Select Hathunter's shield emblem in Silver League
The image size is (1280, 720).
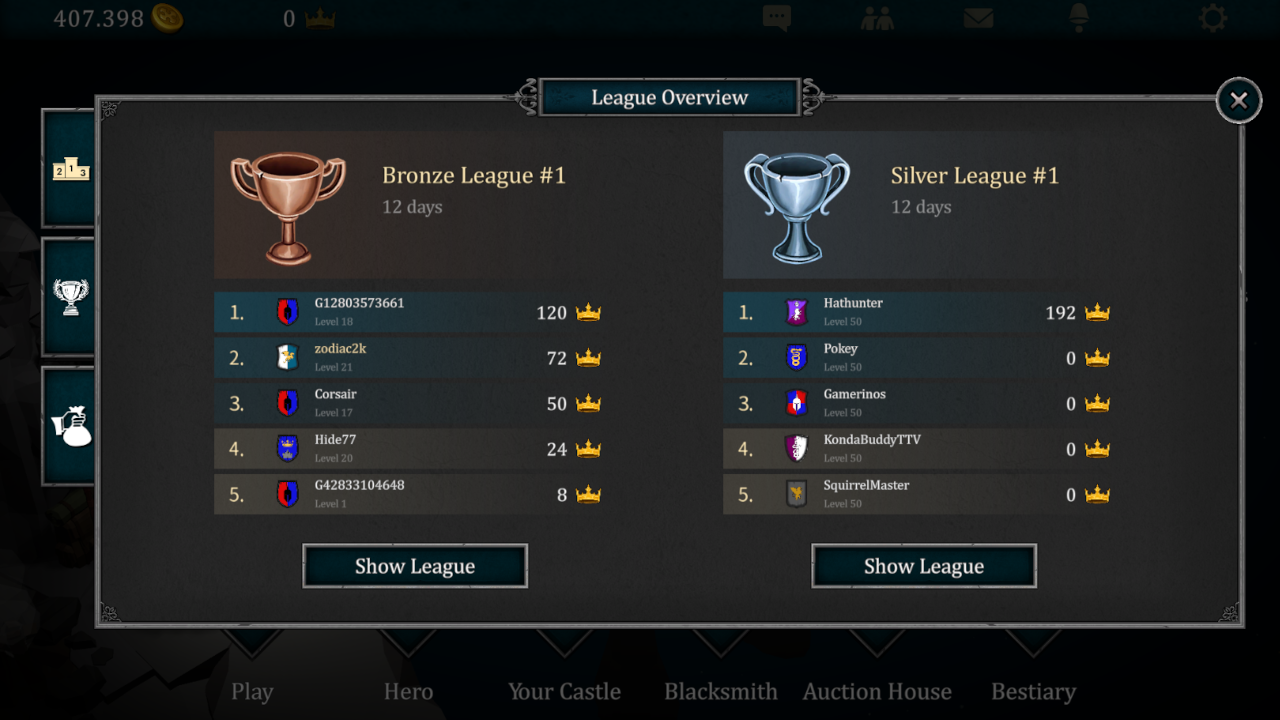[x=797, y=311]
